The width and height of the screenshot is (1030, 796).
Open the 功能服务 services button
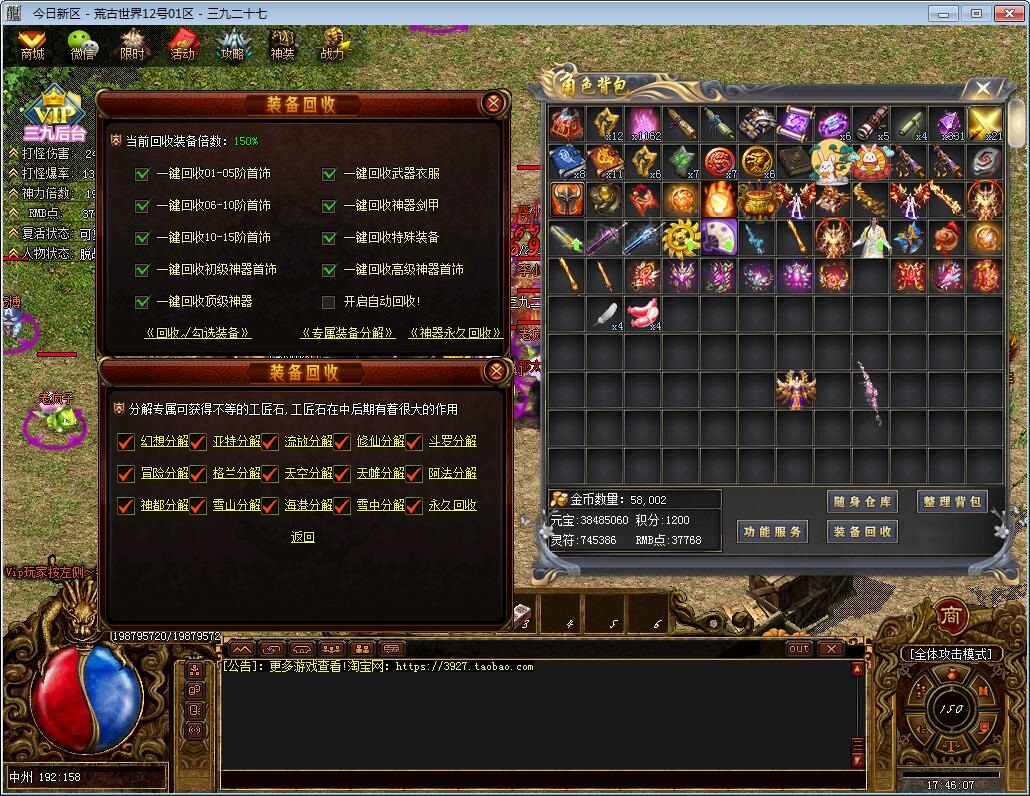(x=771, y=532)
